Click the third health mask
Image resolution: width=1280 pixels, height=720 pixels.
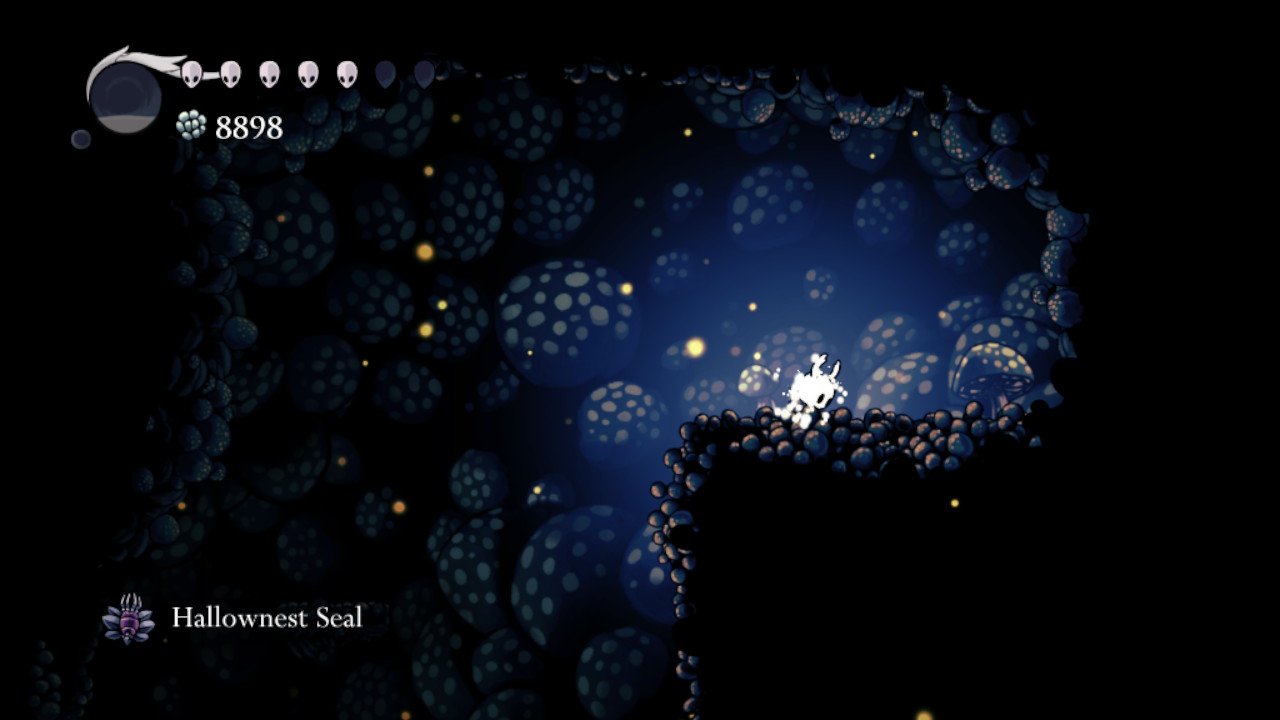point(267,73)
